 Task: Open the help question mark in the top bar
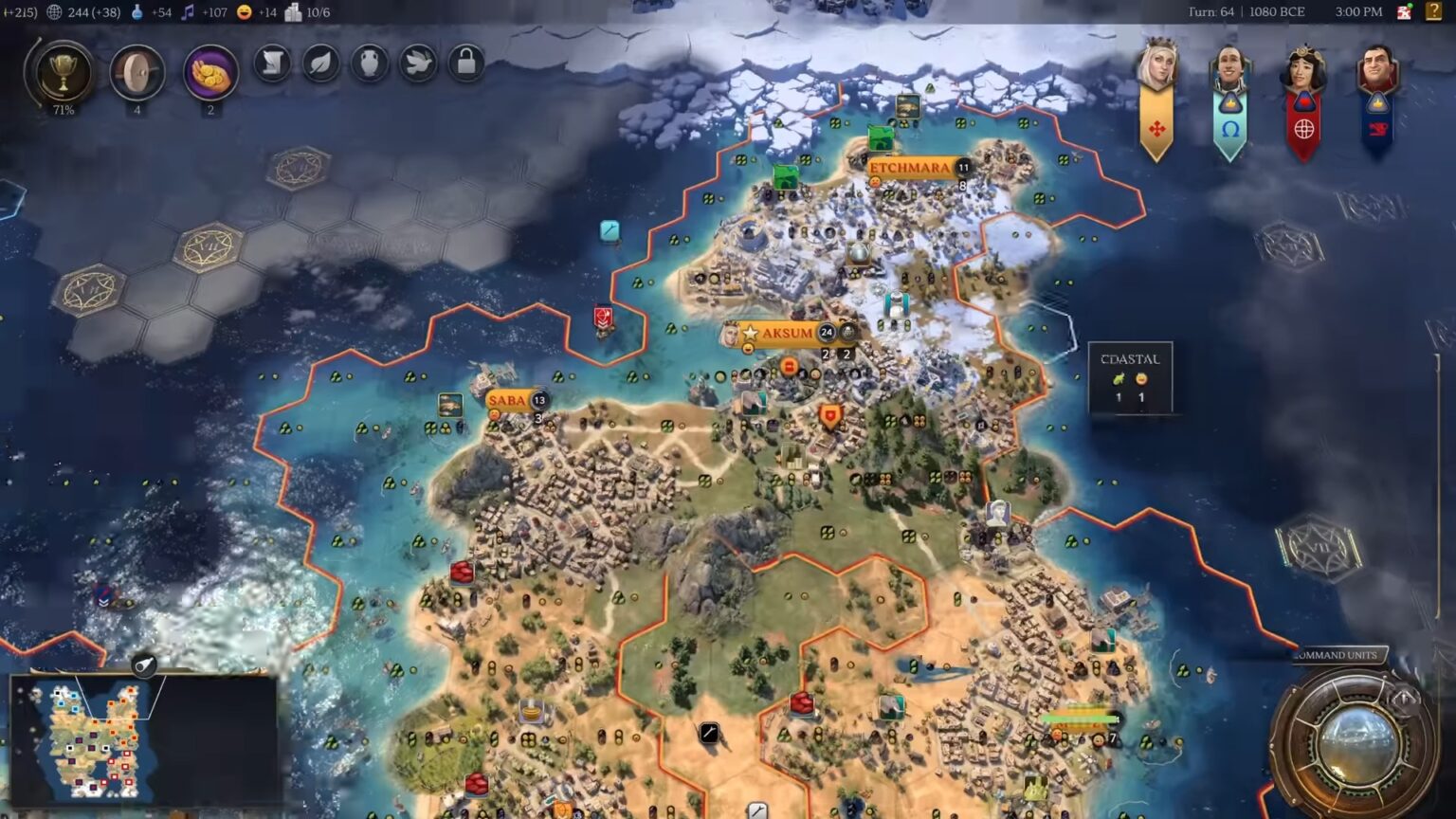point(1432,12)
